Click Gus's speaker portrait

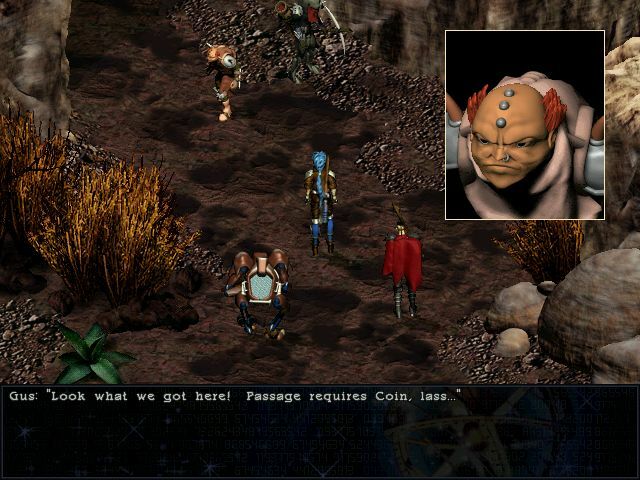[x=524, y=124]
